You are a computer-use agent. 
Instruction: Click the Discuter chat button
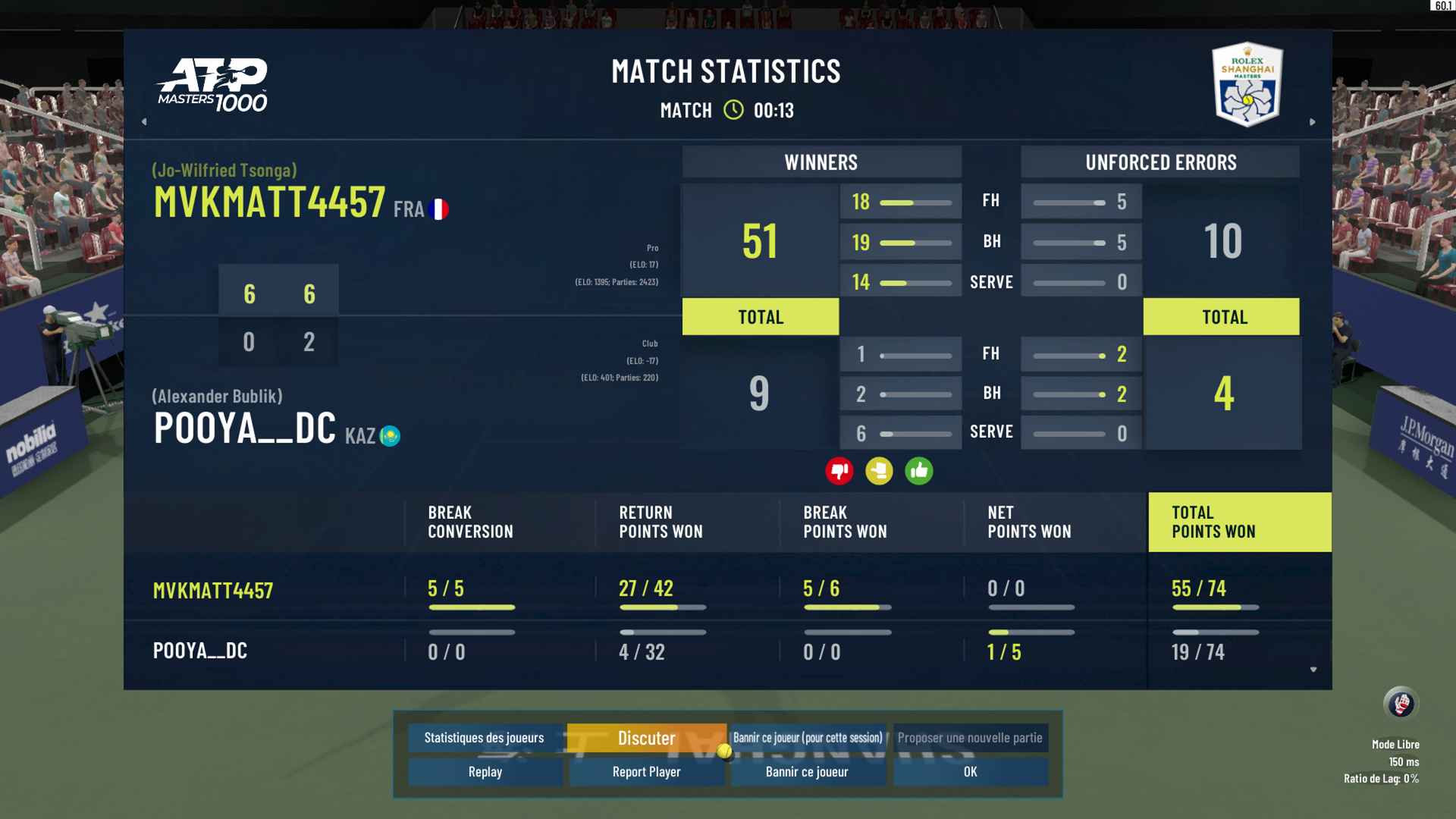pyautogui.click(x=646, y=738)
